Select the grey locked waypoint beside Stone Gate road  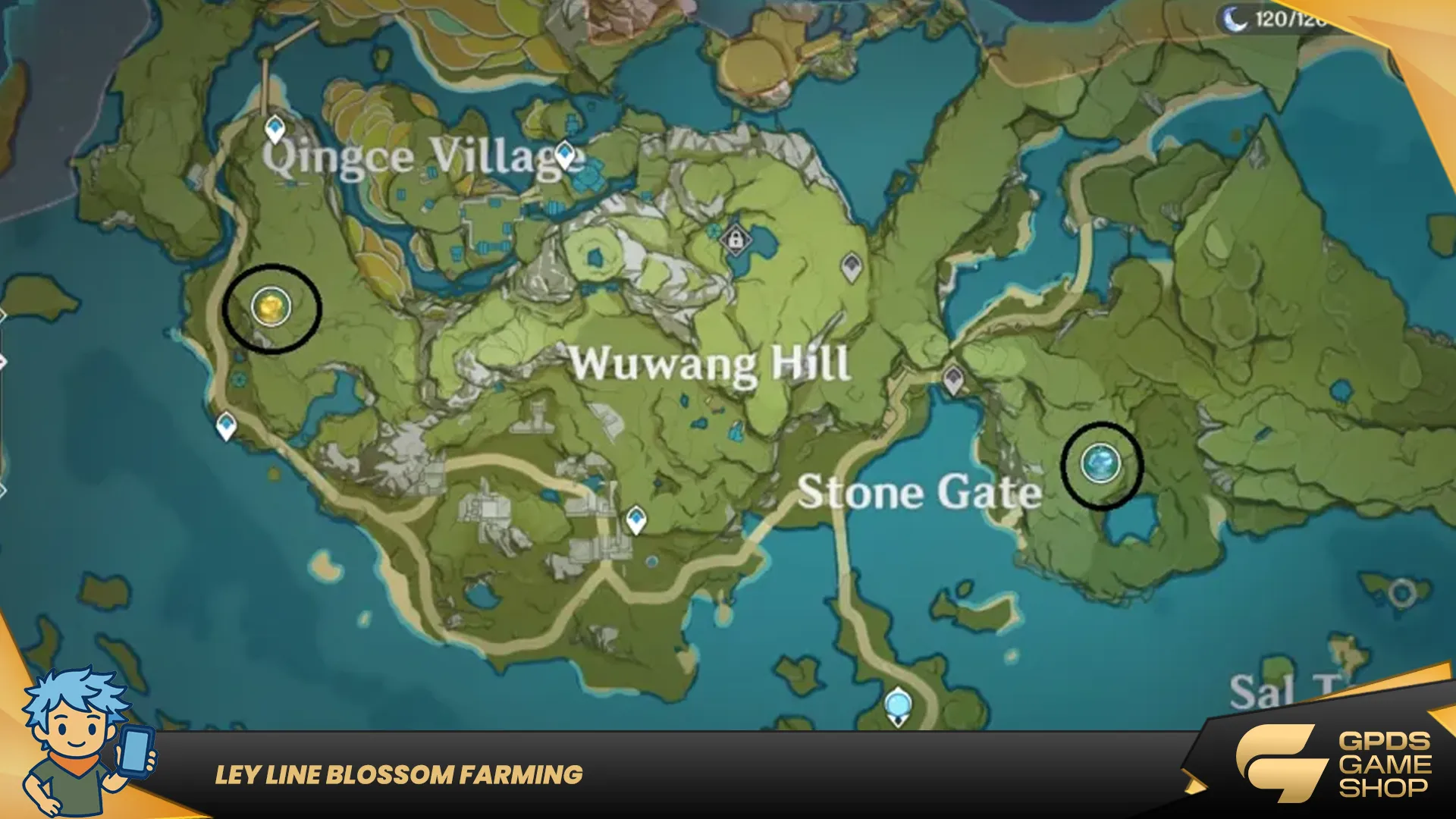click(953, 378)
